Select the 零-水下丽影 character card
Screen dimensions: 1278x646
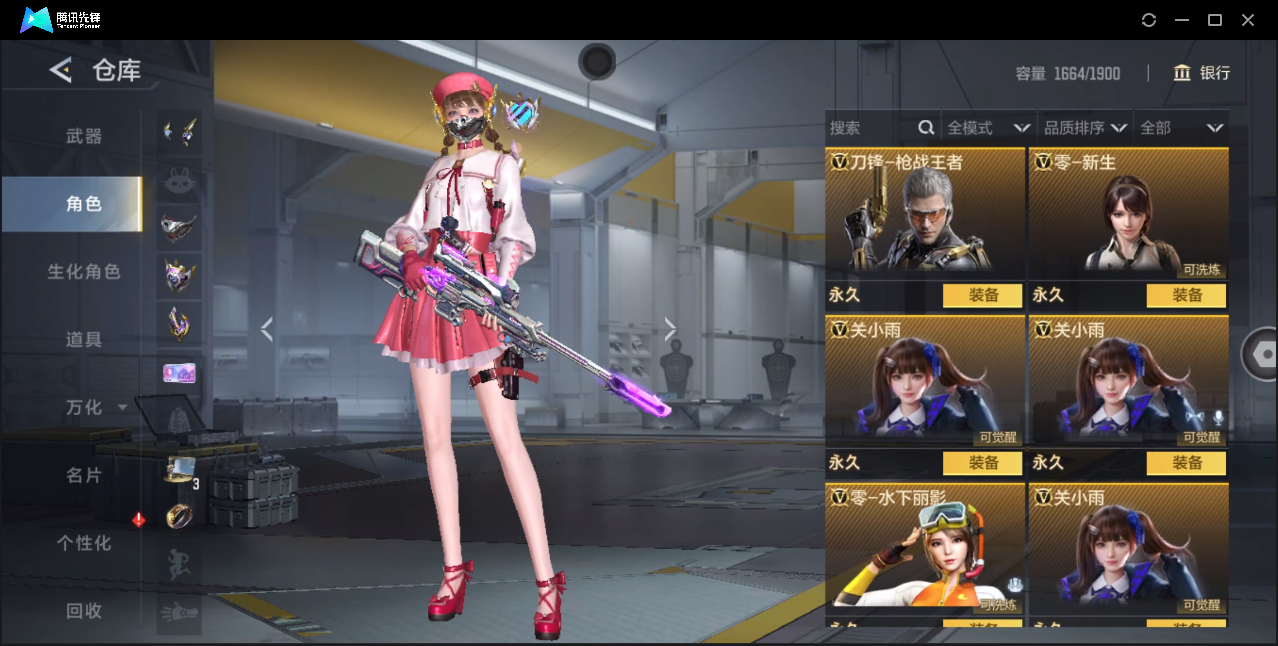point(925,548)
